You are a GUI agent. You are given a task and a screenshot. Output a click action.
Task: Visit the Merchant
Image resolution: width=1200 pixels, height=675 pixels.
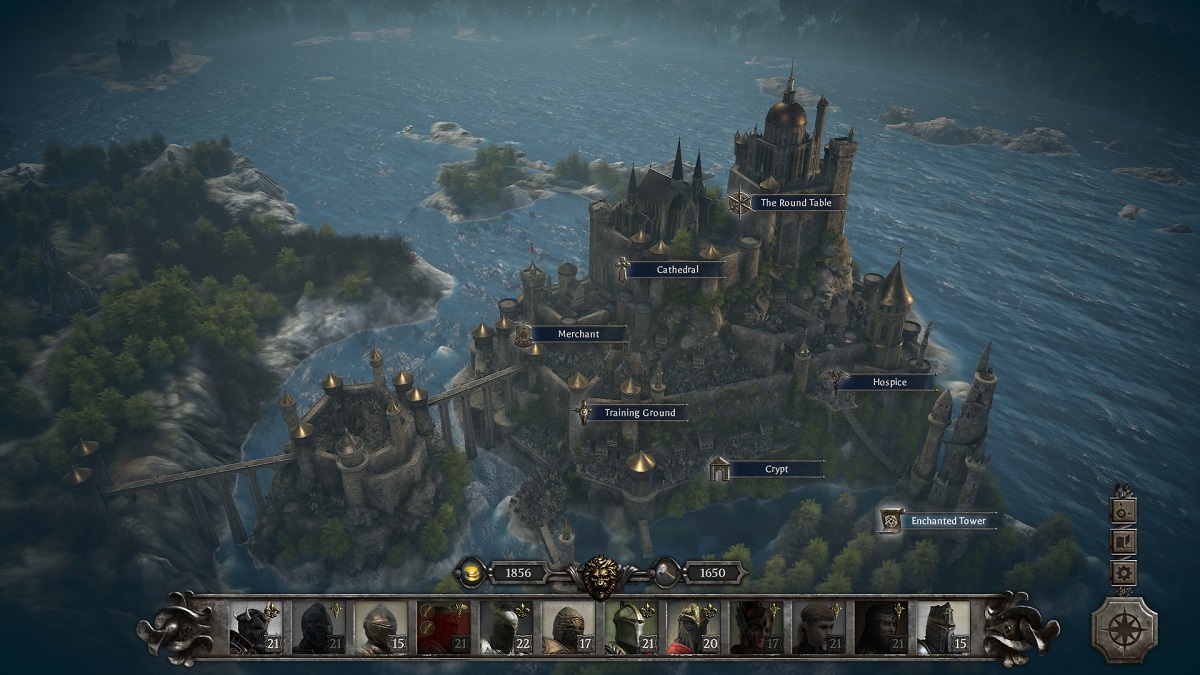(578, 334)
